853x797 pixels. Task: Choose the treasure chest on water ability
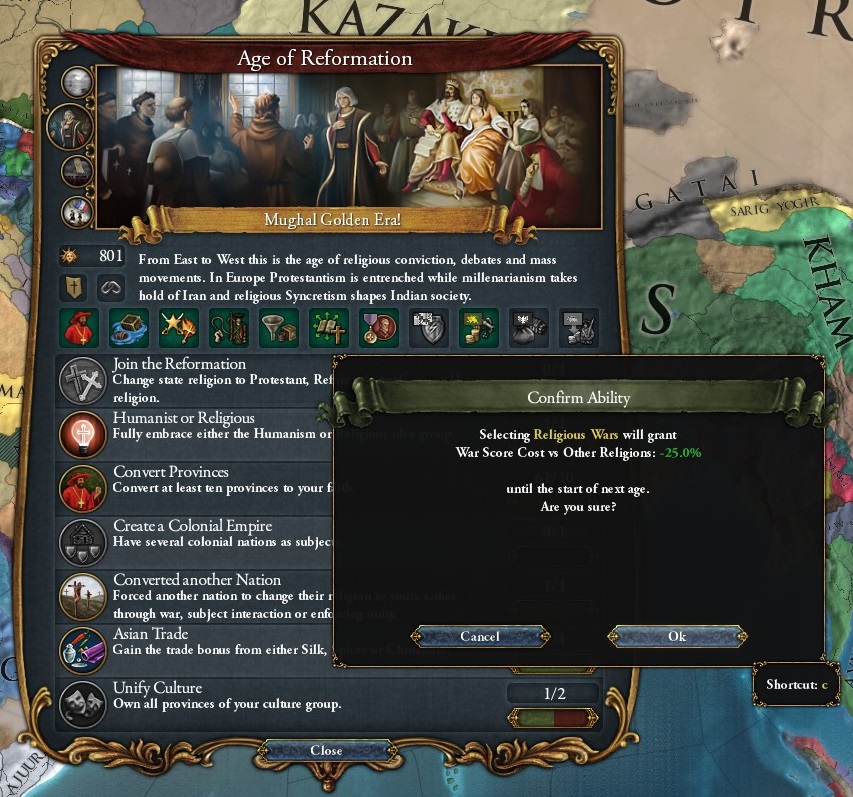pos(128,327)
